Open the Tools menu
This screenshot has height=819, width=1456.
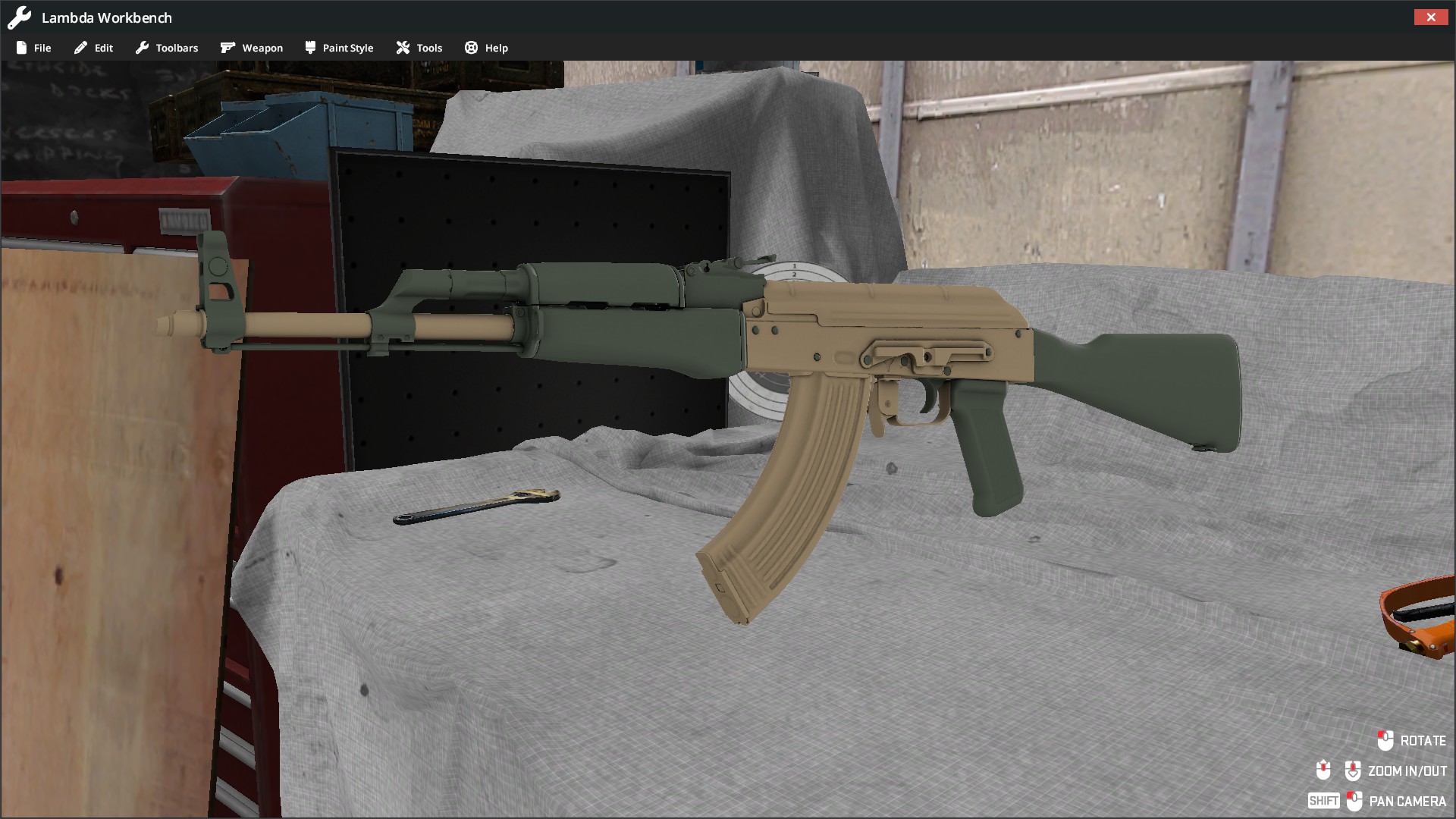[429, 47]
